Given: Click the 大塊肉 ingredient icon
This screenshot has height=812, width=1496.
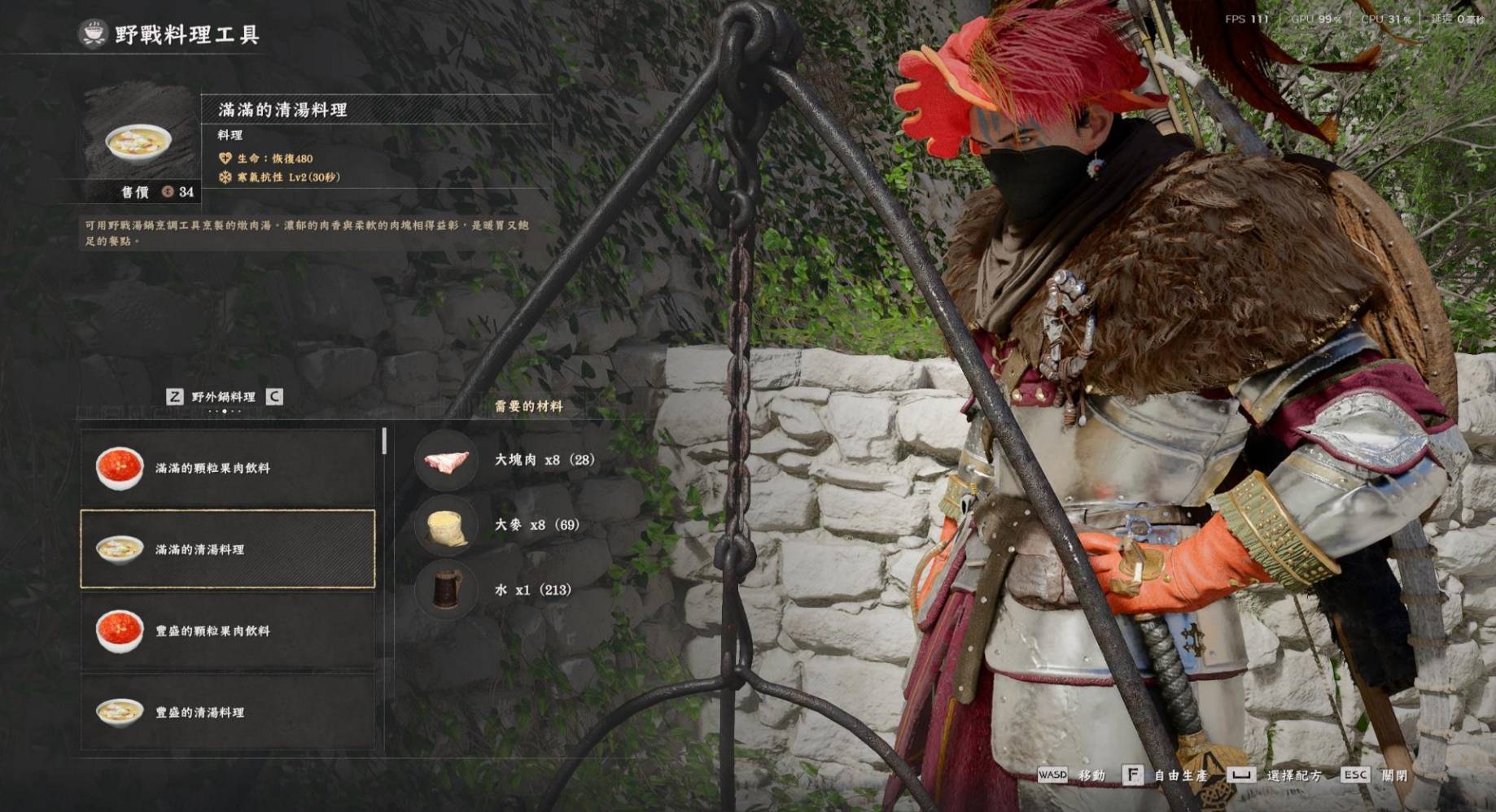Looking at the screenshot, I should pyautogui.click(x=446, y=461).
